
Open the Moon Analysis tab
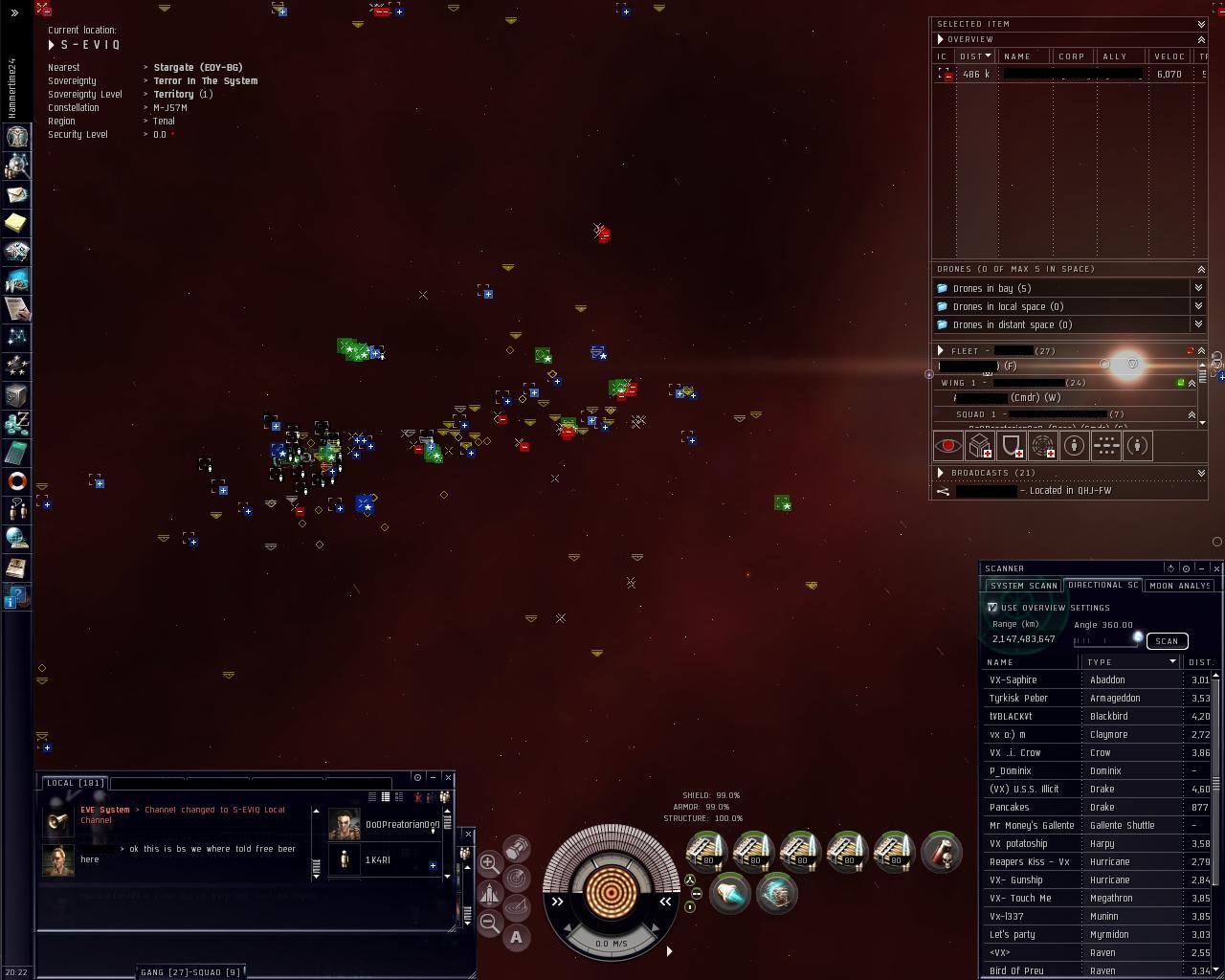pos(1179,586)
